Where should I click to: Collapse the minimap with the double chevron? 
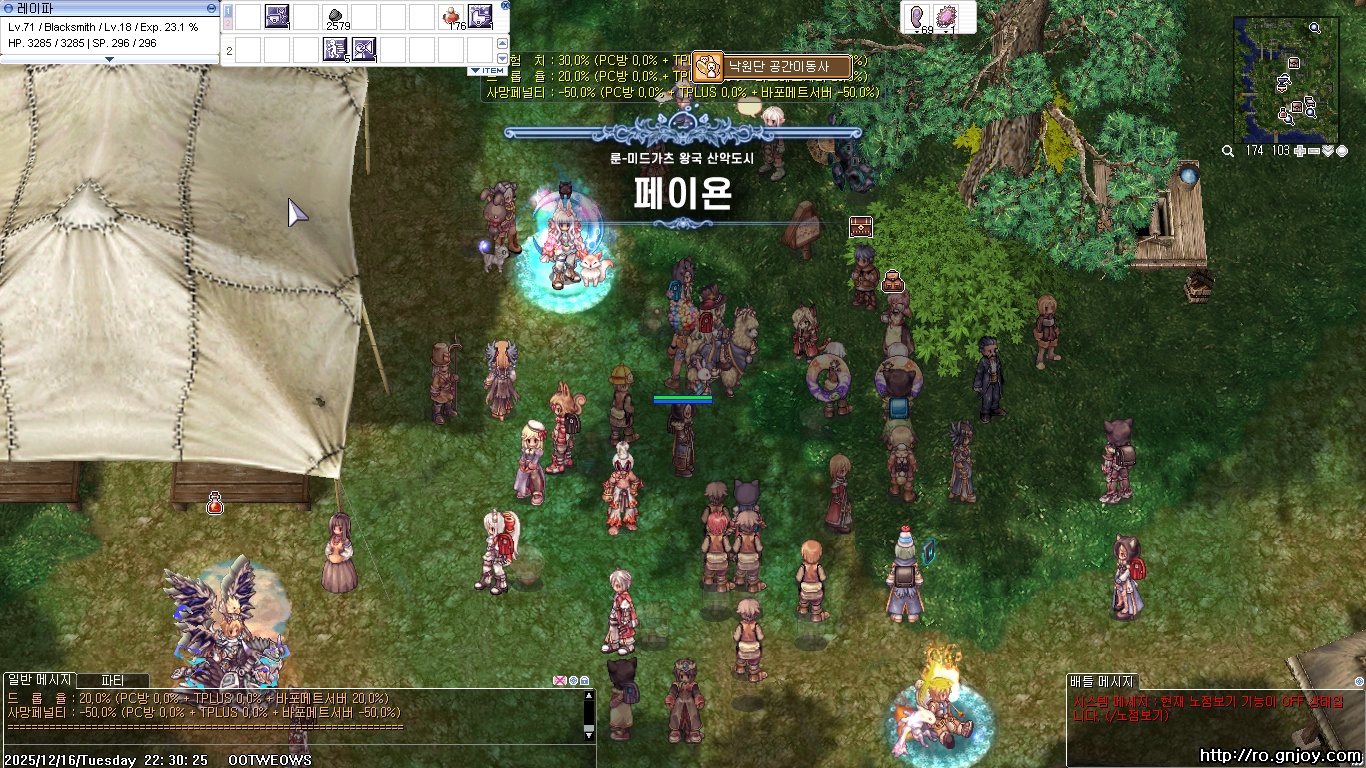pyautogui.click(x=1327, y=150)
